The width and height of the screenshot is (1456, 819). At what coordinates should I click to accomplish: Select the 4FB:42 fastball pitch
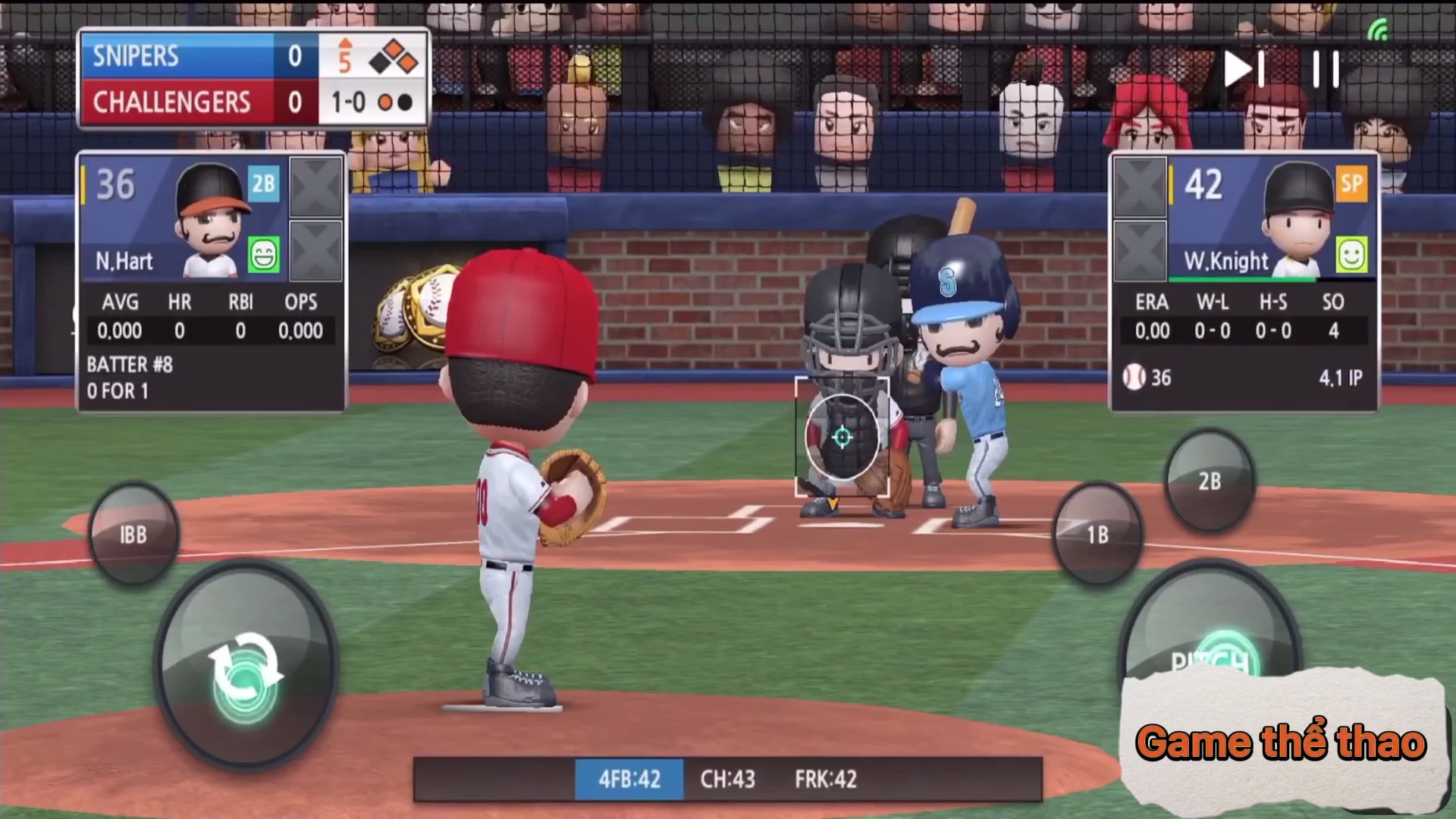coord(629,779)
